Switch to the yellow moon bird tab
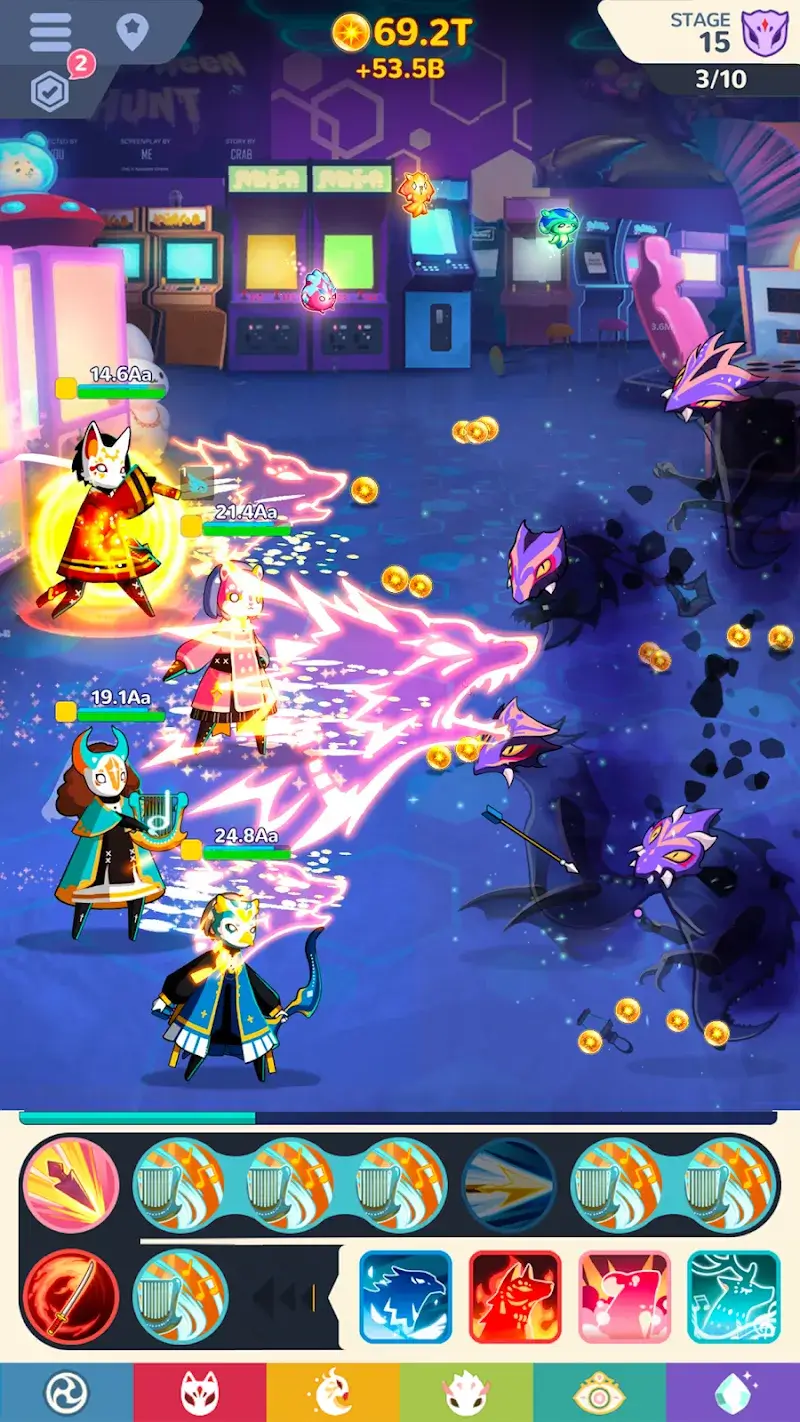This screenshot has height=1422, width=800. pyautogui.click(x=332, y=1392)
